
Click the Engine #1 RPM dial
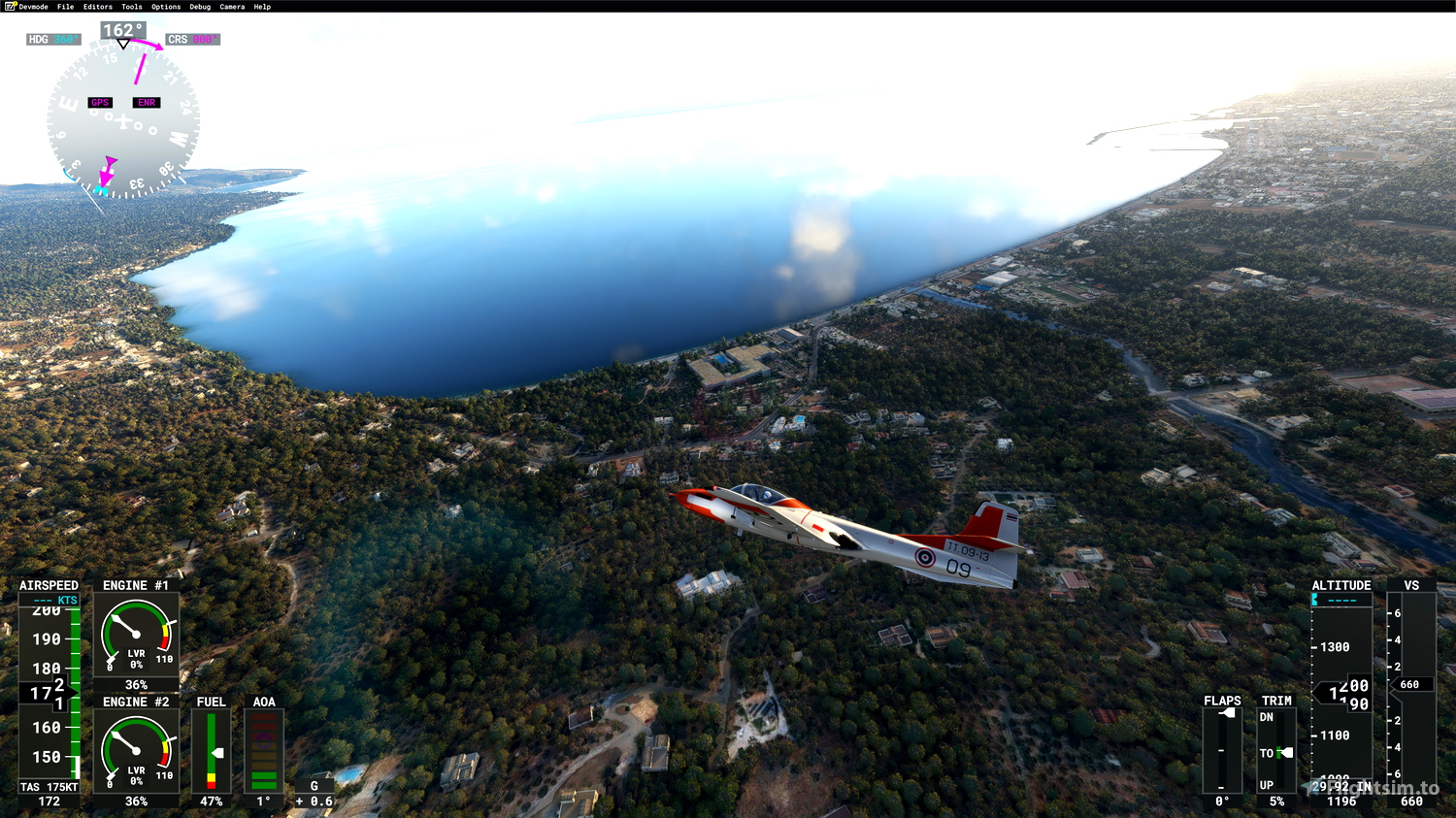point(135,636)
